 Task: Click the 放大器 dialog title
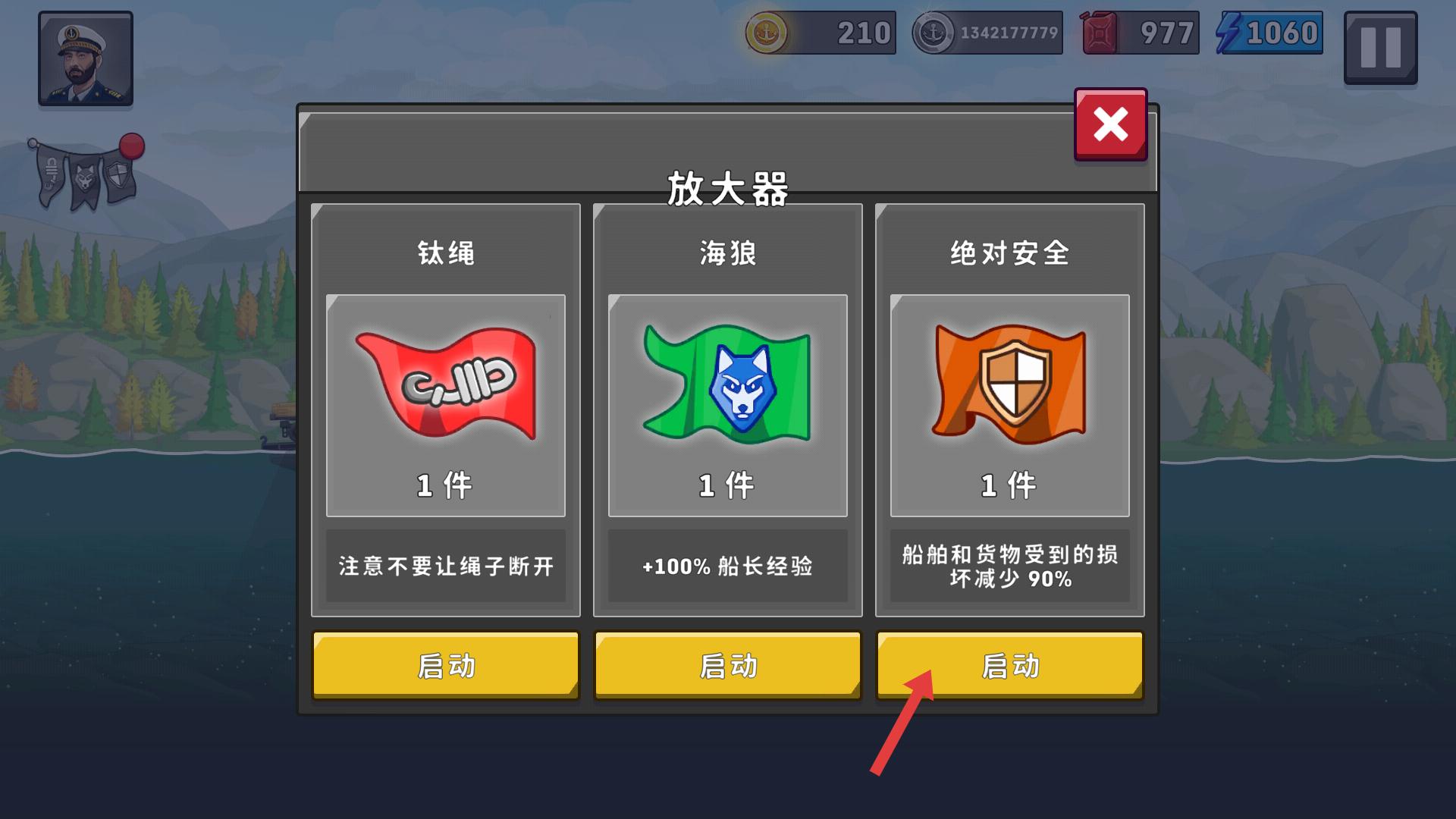point(727,187)
